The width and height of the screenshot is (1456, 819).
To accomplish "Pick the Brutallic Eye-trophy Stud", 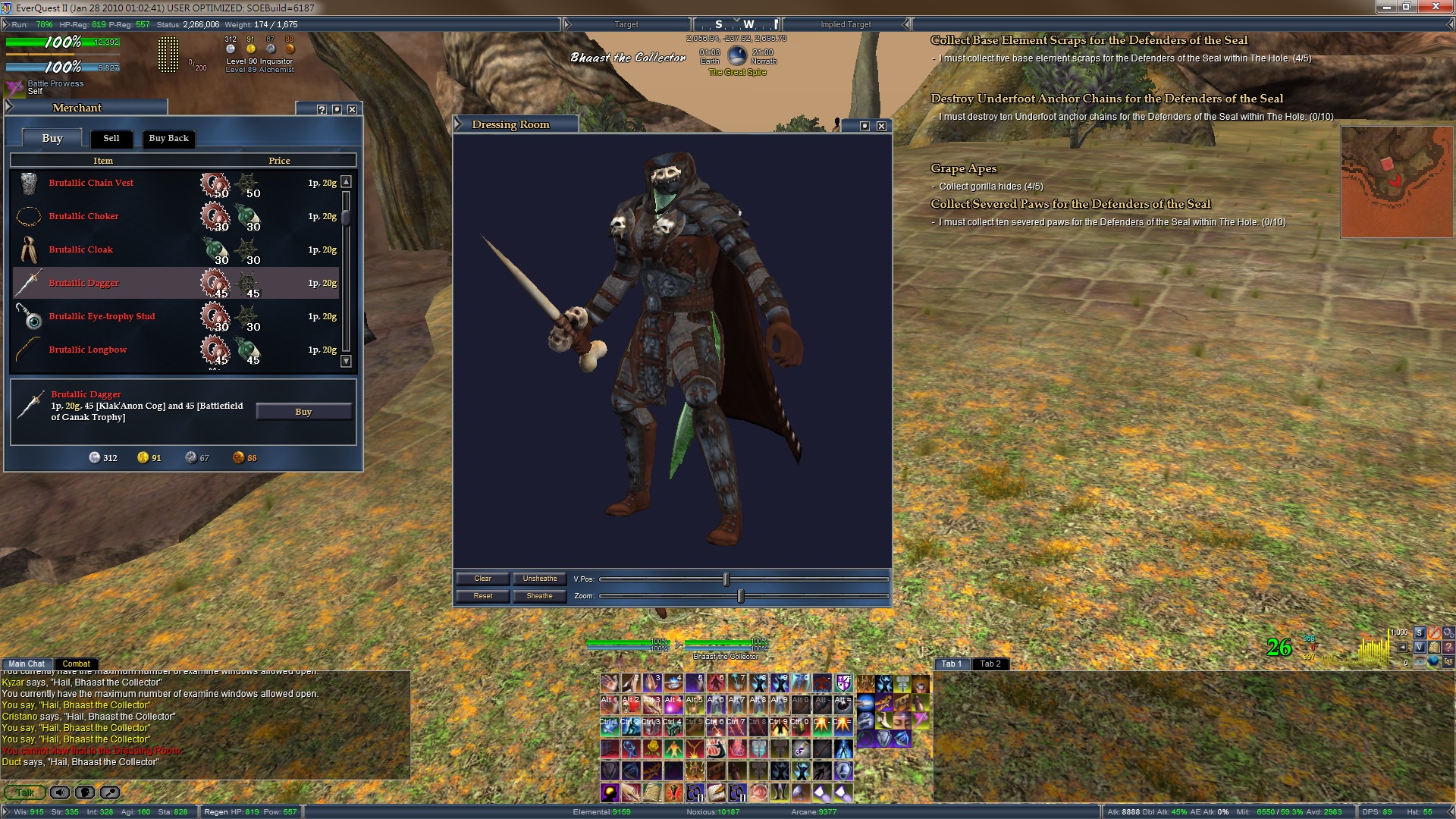I will (x=102, y=316).
